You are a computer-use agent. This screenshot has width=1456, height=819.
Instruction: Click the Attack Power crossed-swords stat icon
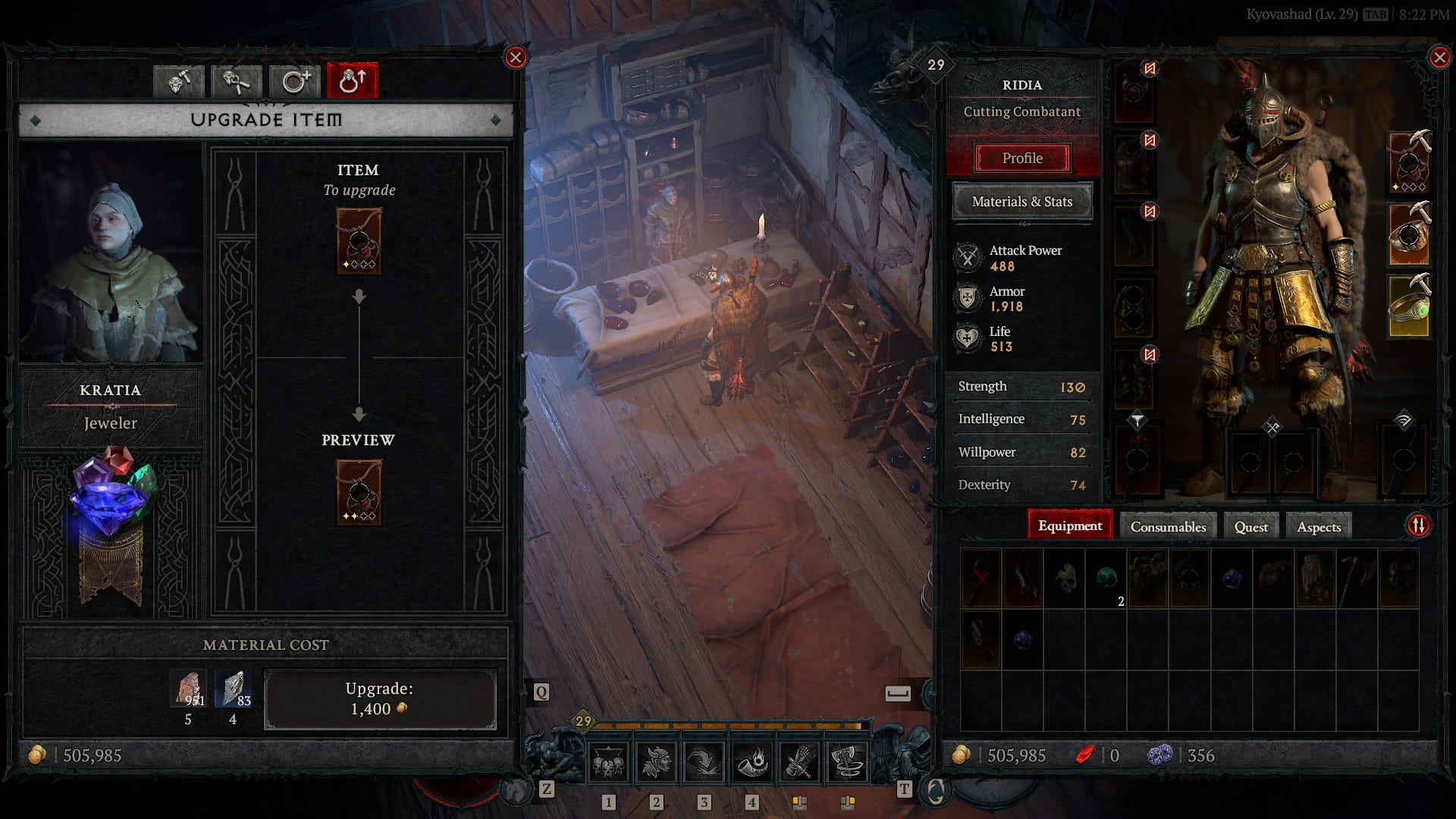point(968,258)
